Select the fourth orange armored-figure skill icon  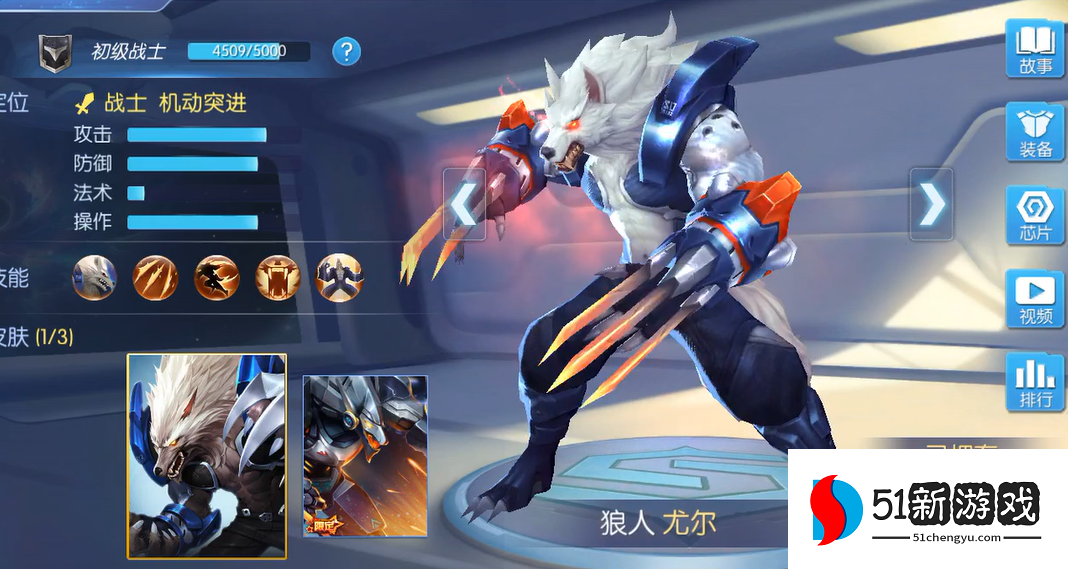click(x=278, y=277)
